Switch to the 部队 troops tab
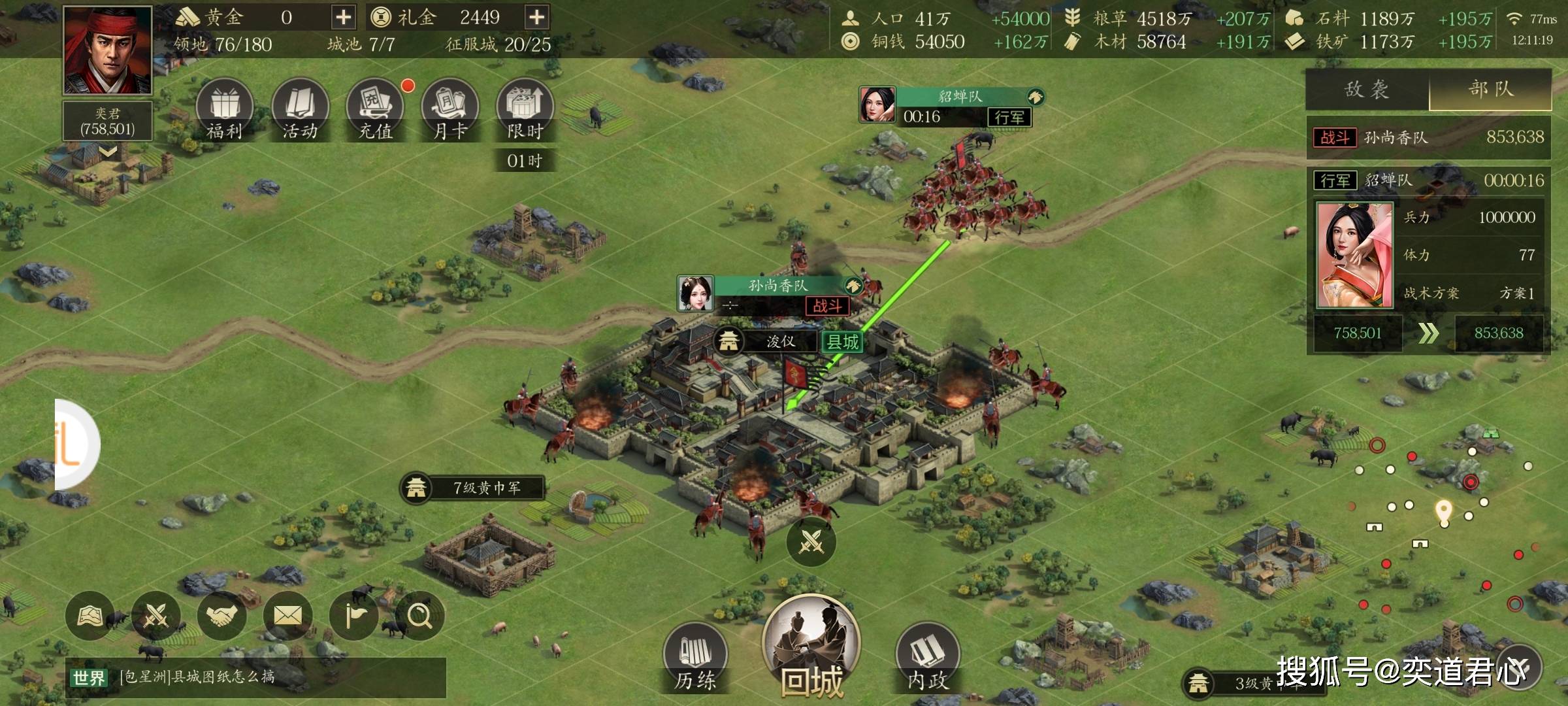The image size is (1568, 706). 1490,90
